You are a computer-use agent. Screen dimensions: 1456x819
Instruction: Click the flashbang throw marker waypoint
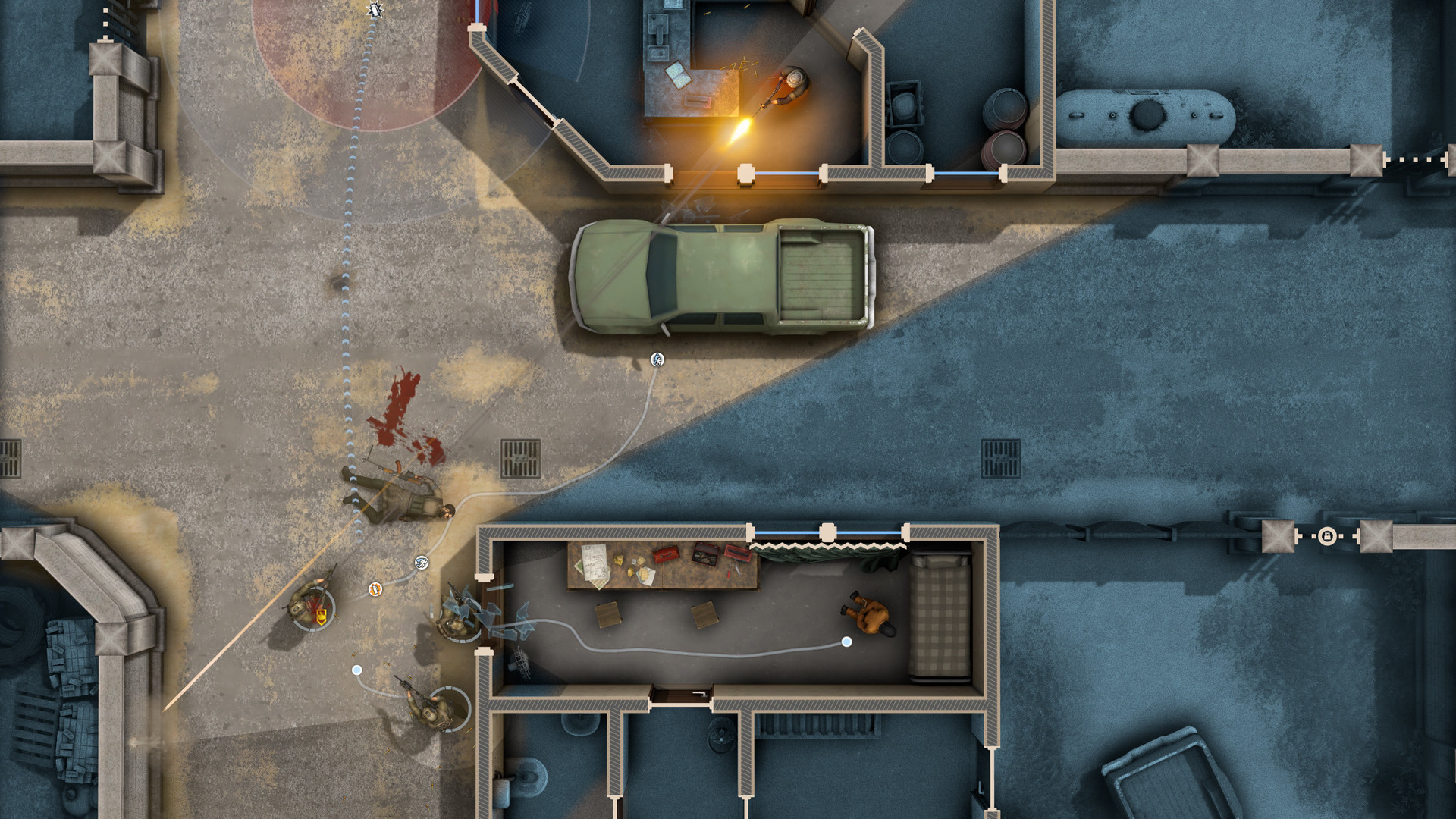[x=375, y=590]
